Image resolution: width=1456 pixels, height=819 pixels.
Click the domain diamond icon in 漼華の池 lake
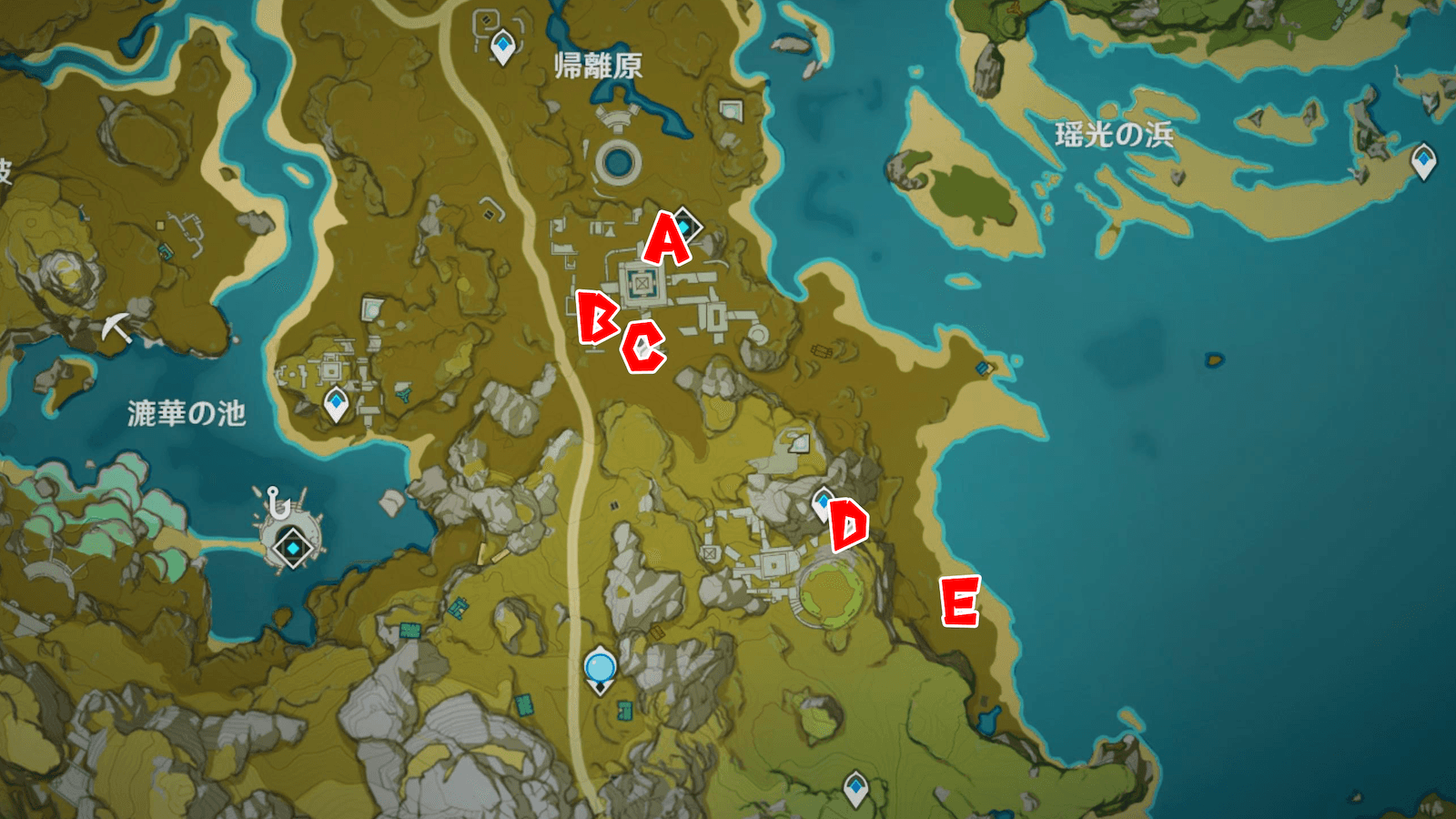tap(291, 550)
